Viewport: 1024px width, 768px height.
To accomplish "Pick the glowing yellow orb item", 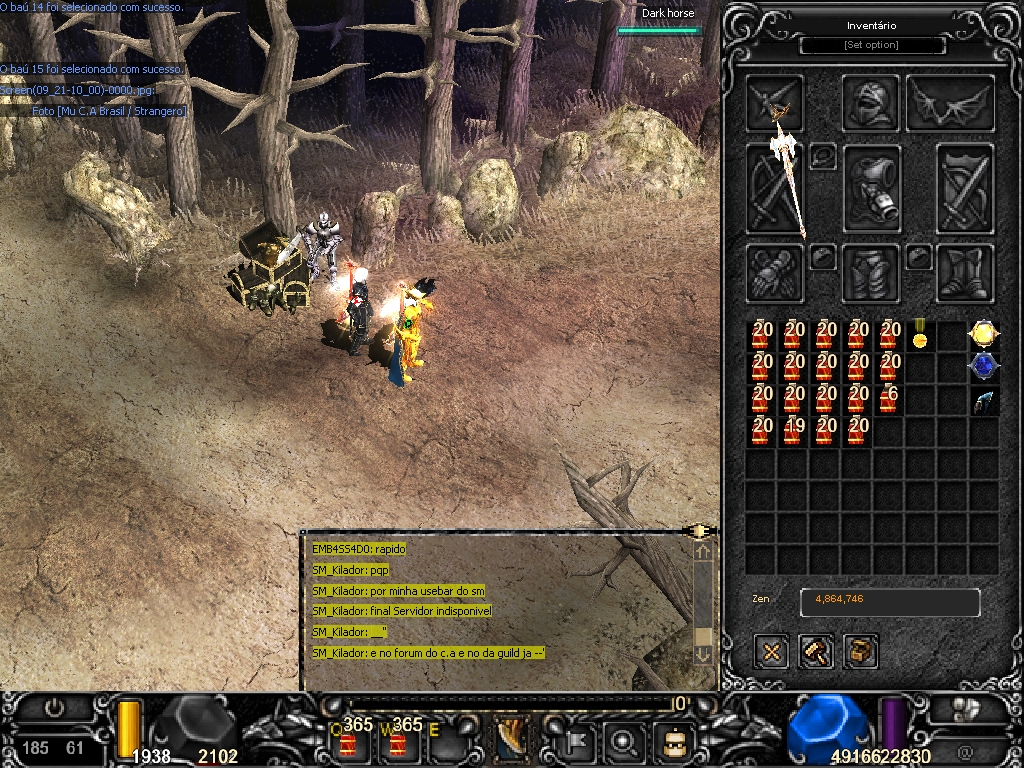I will [983, 335].
